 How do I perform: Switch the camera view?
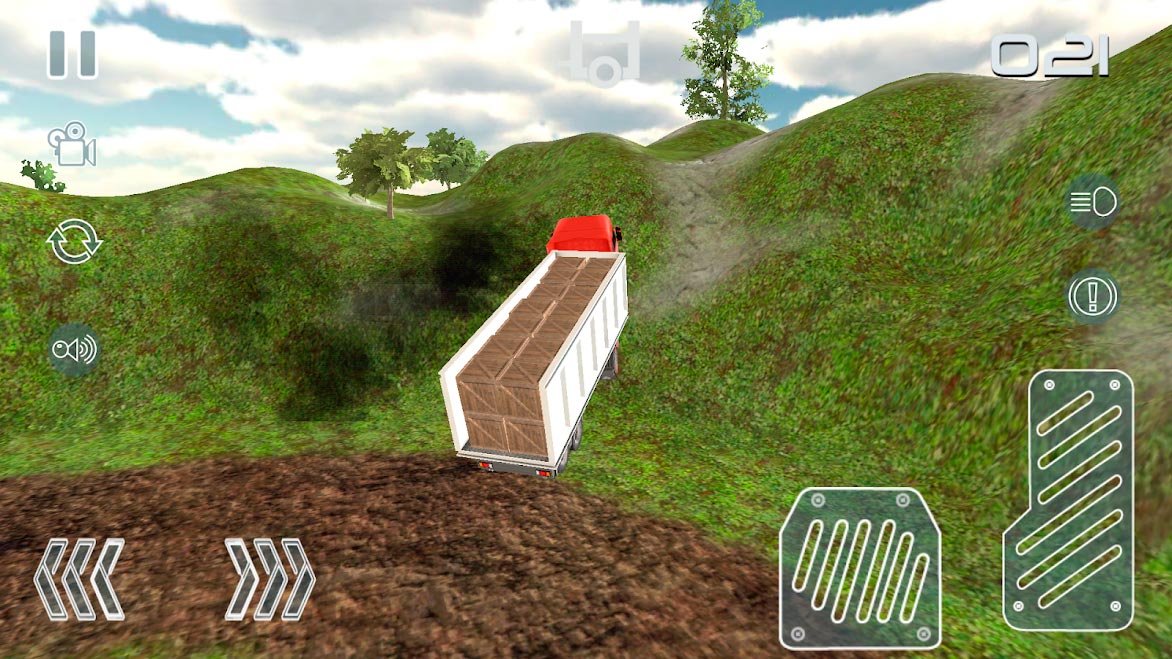click(72, 145)
